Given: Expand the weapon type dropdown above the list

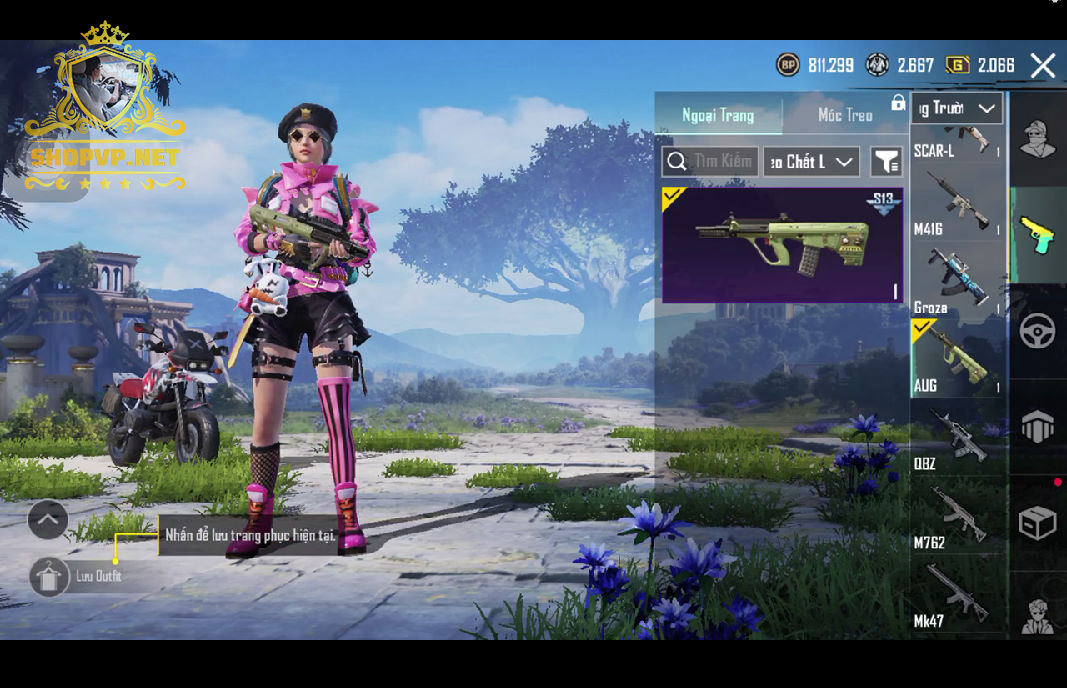Looking at the screenshot, I should pos(957,108).
